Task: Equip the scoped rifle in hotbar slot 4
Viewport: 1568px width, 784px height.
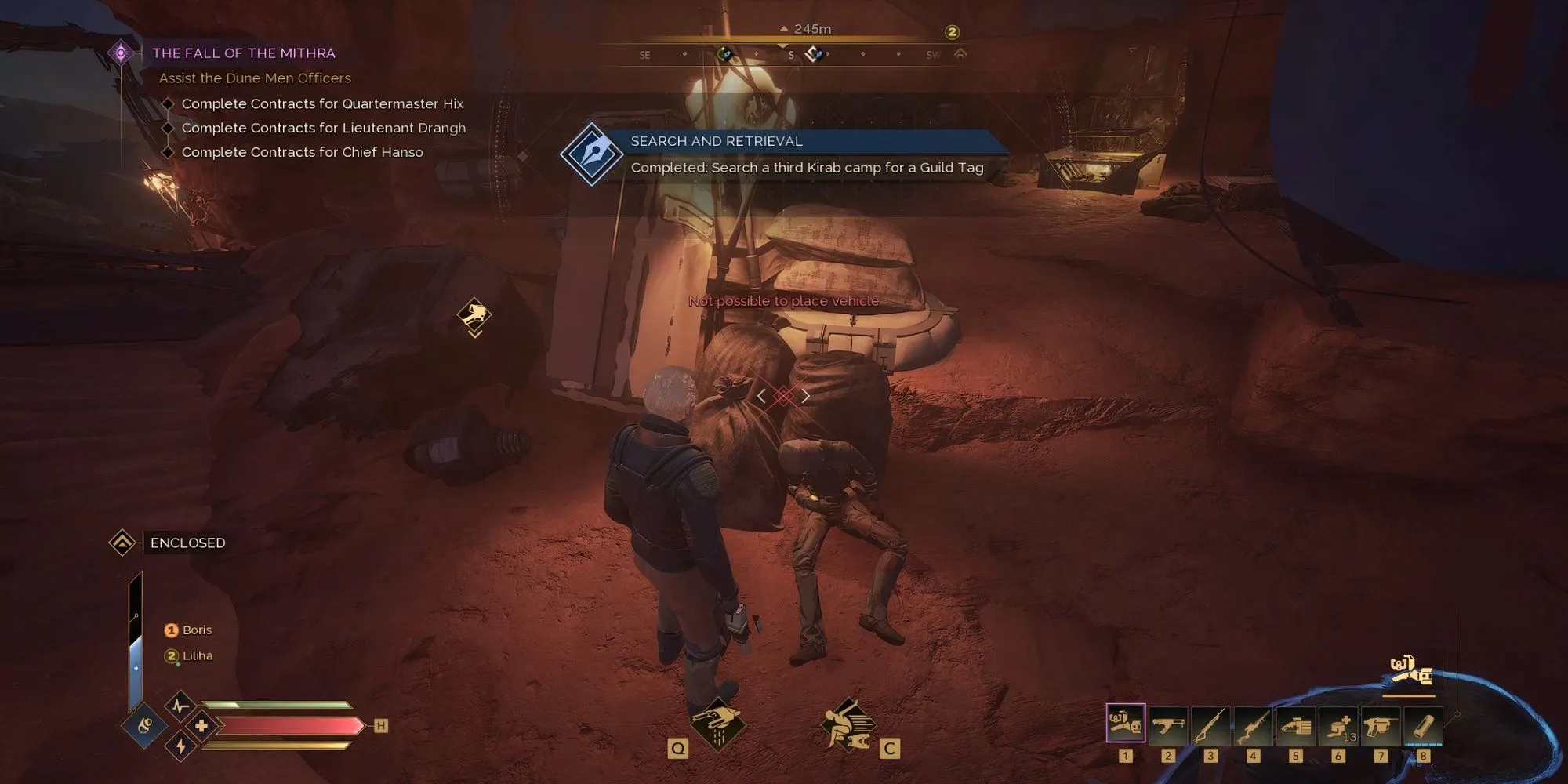Action: (x=1253, y=725)
